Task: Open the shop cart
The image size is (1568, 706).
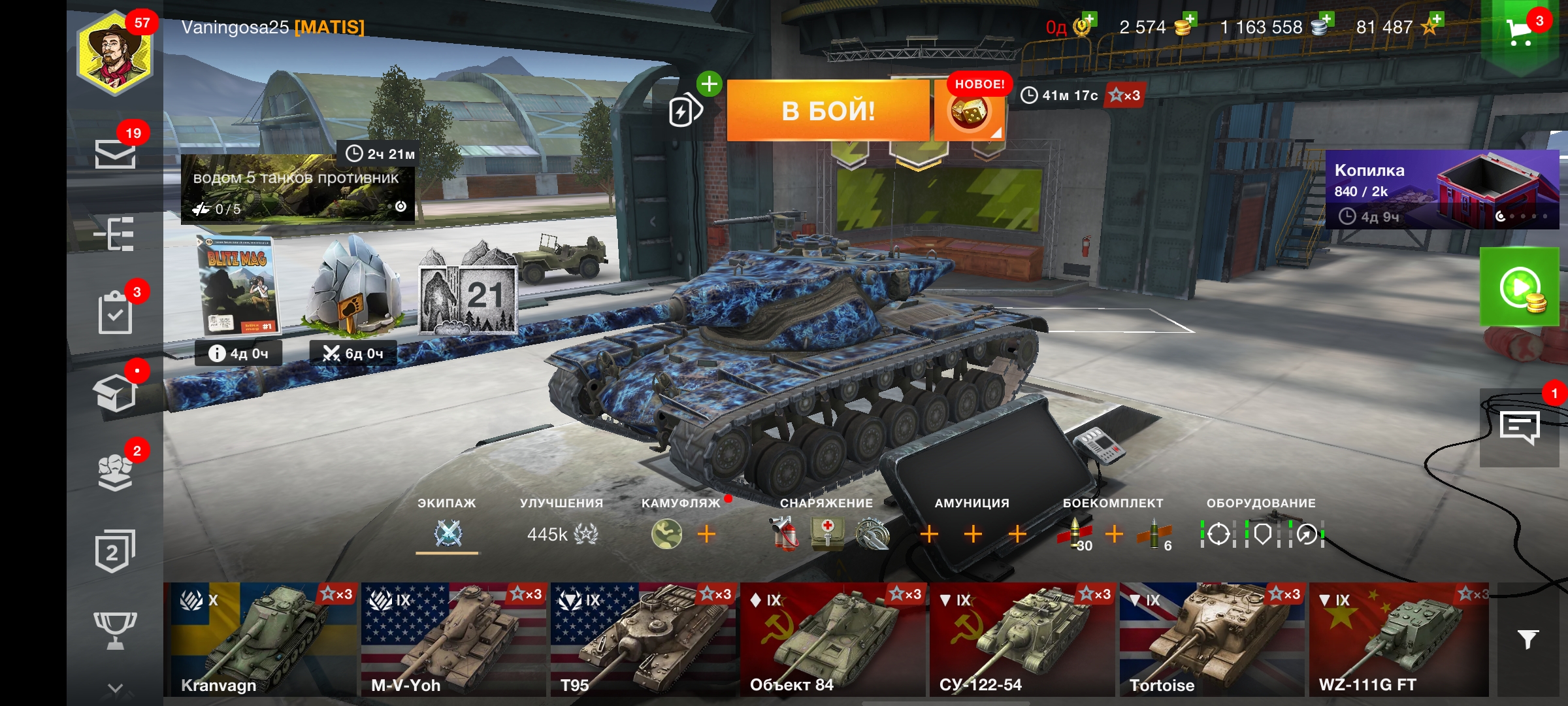Action: (x=1520, y=31)
